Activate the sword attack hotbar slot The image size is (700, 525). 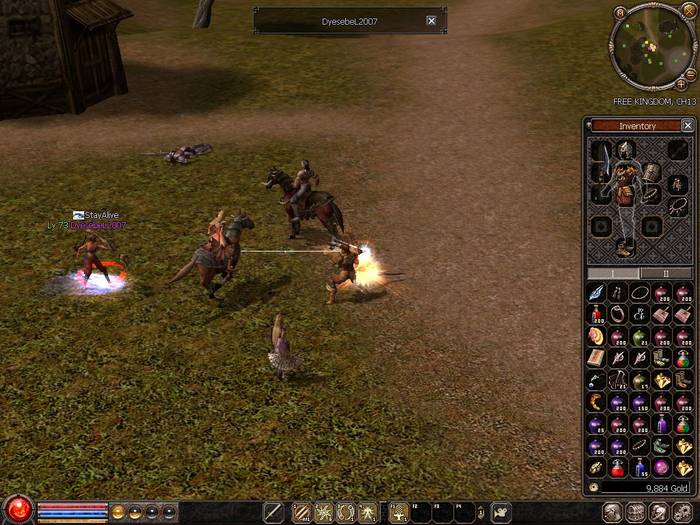tap(273, 513)
